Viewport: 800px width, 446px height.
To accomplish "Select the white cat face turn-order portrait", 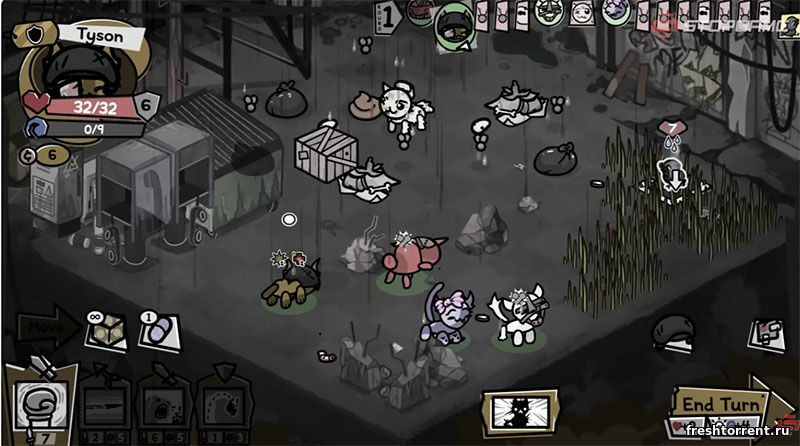I will [x=581, y=12].
